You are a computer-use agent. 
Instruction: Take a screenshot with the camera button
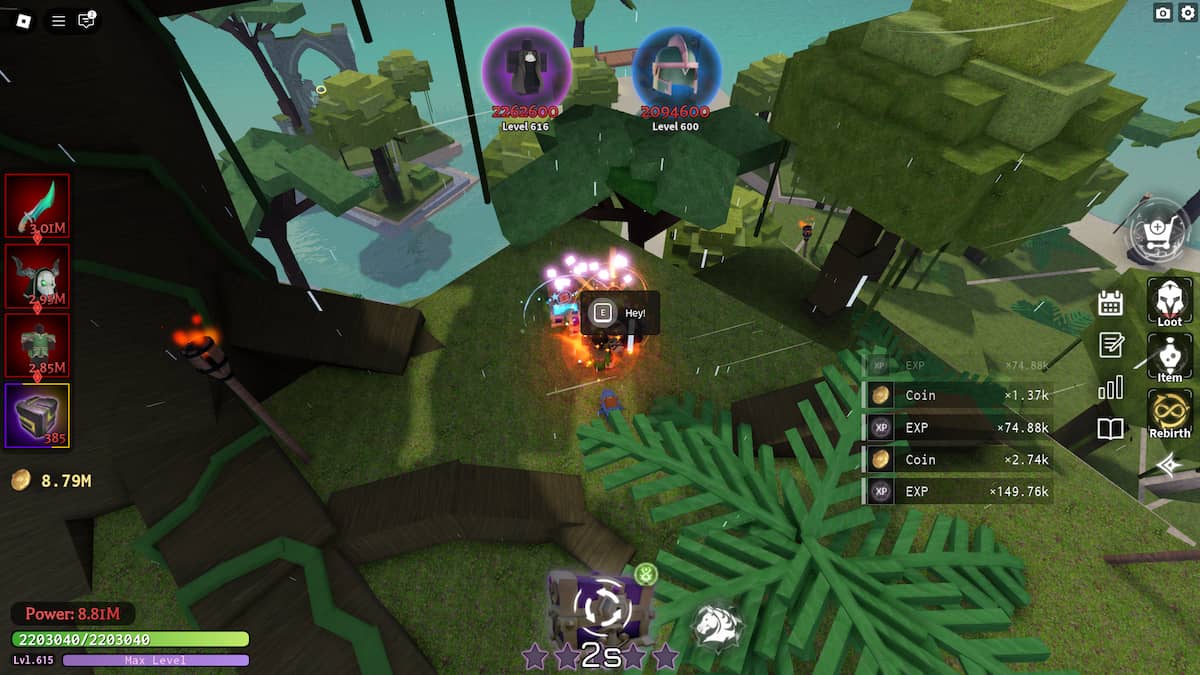click(1163, 13)
